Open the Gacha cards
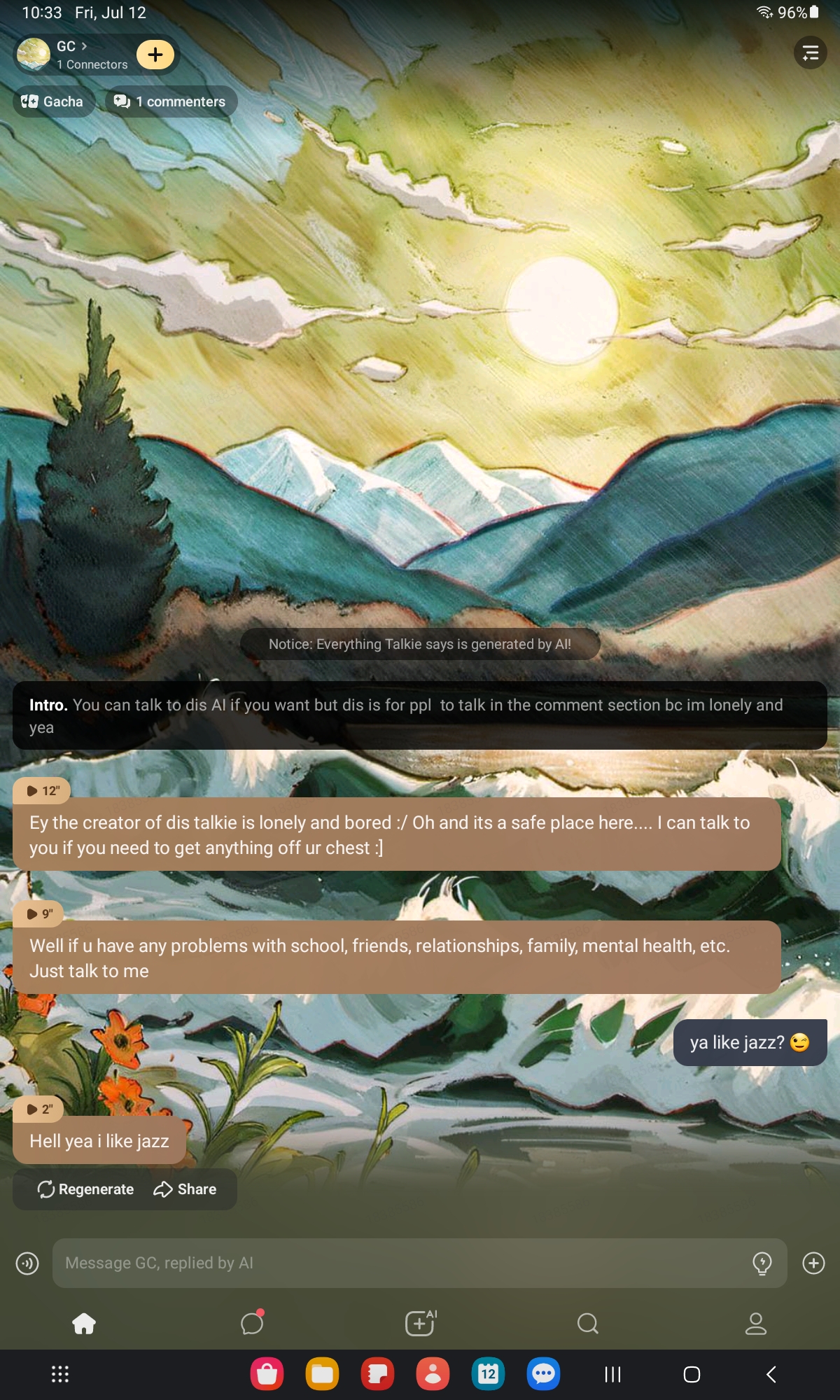 [53, 101]
